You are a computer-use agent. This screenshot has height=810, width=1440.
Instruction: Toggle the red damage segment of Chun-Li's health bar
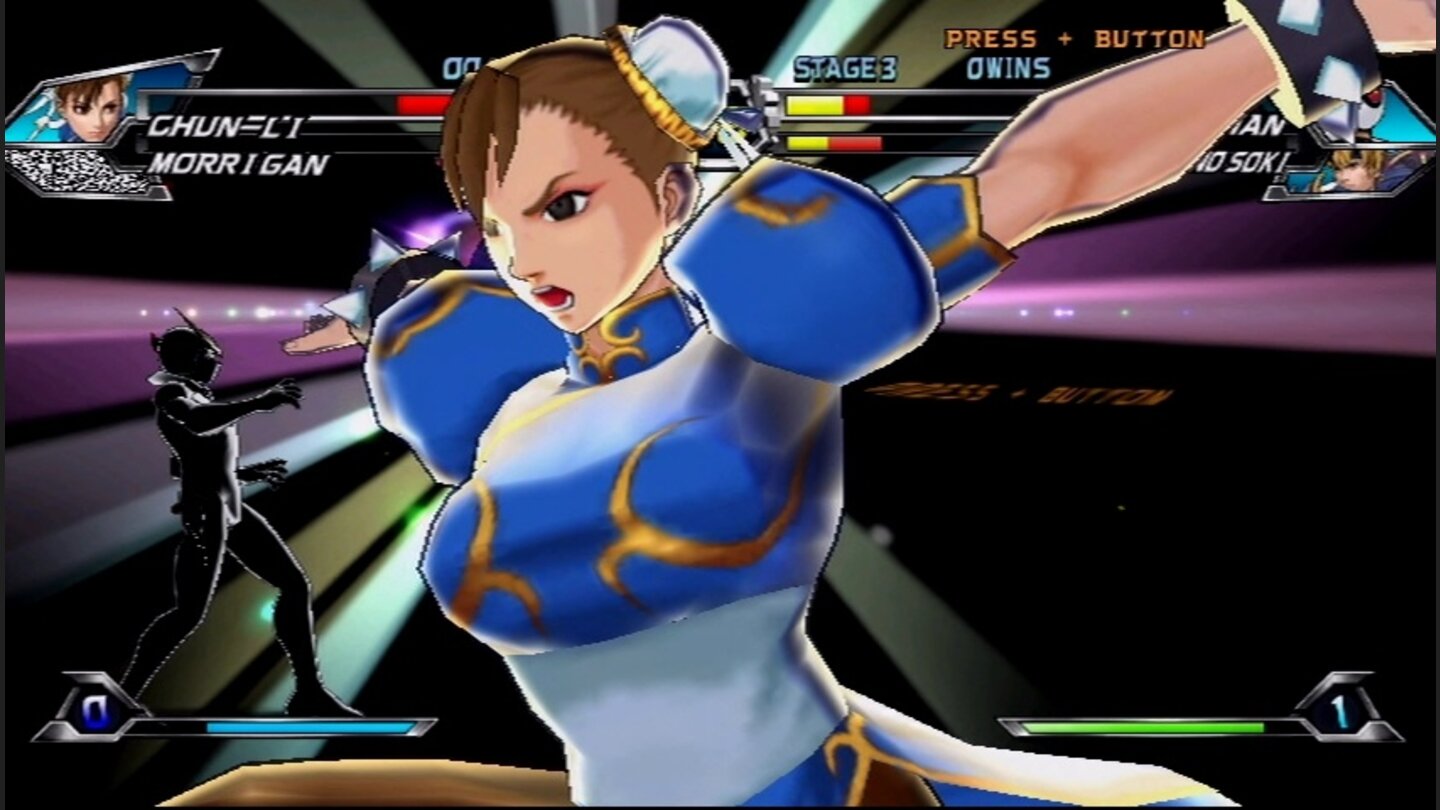(425, 102)
